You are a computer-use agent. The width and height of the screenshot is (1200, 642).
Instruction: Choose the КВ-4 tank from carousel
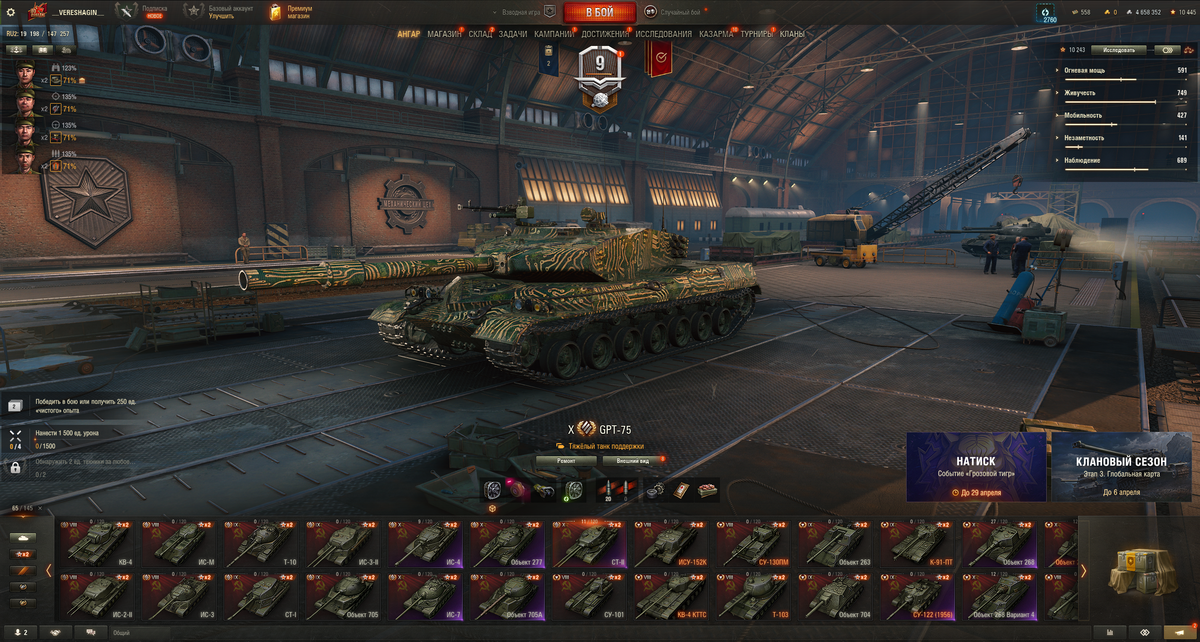coord(94,545)
